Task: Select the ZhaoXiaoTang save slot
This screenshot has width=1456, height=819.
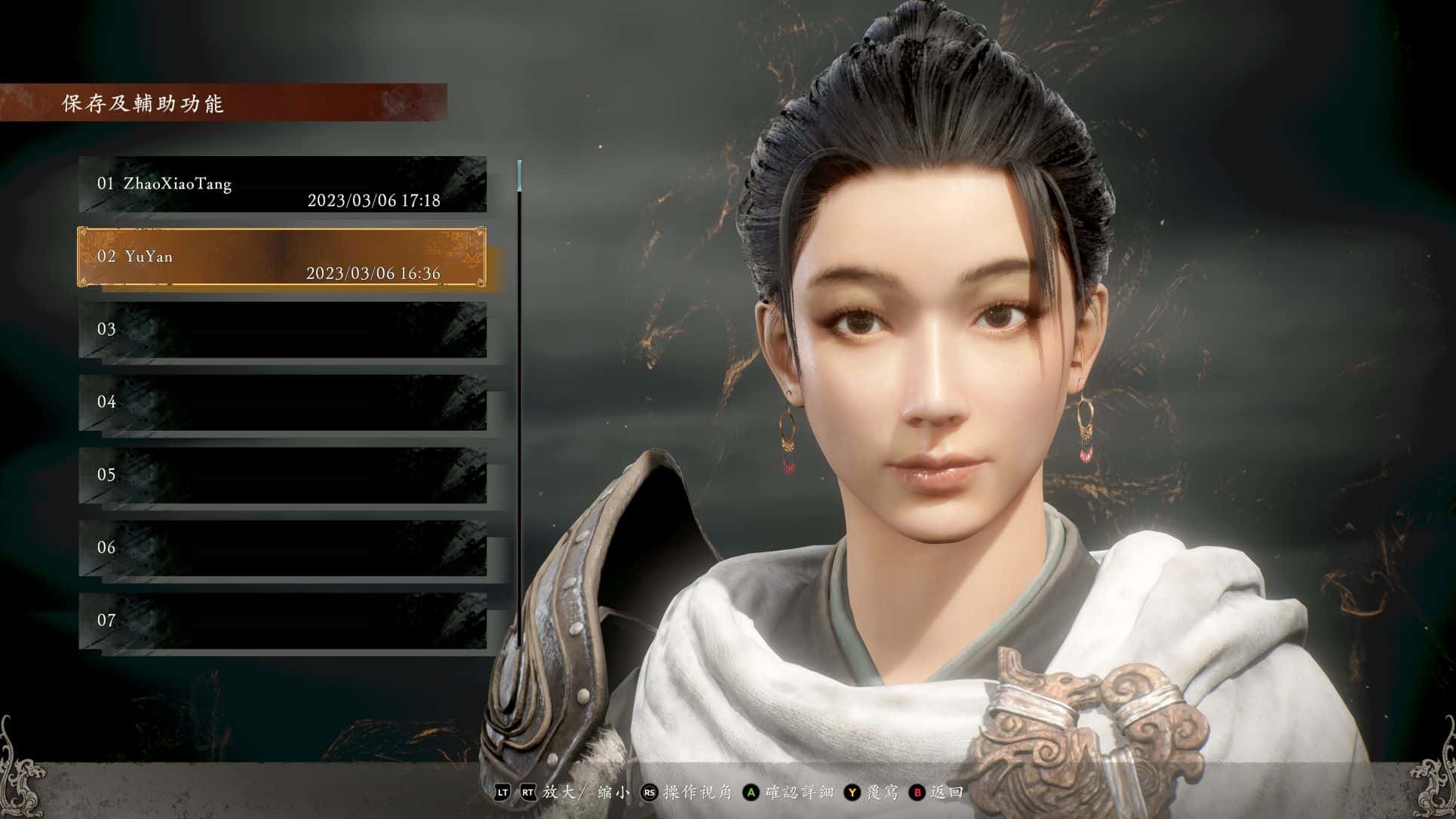Action: coord(282,185)
